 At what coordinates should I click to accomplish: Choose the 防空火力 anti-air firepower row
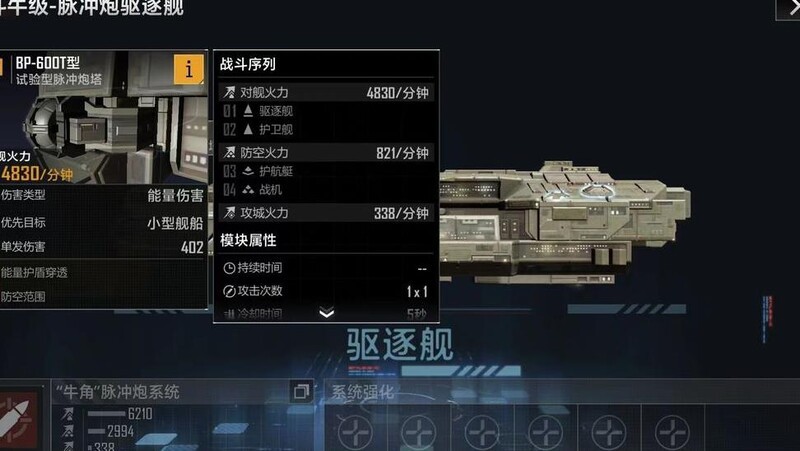(x=326, y=153)
